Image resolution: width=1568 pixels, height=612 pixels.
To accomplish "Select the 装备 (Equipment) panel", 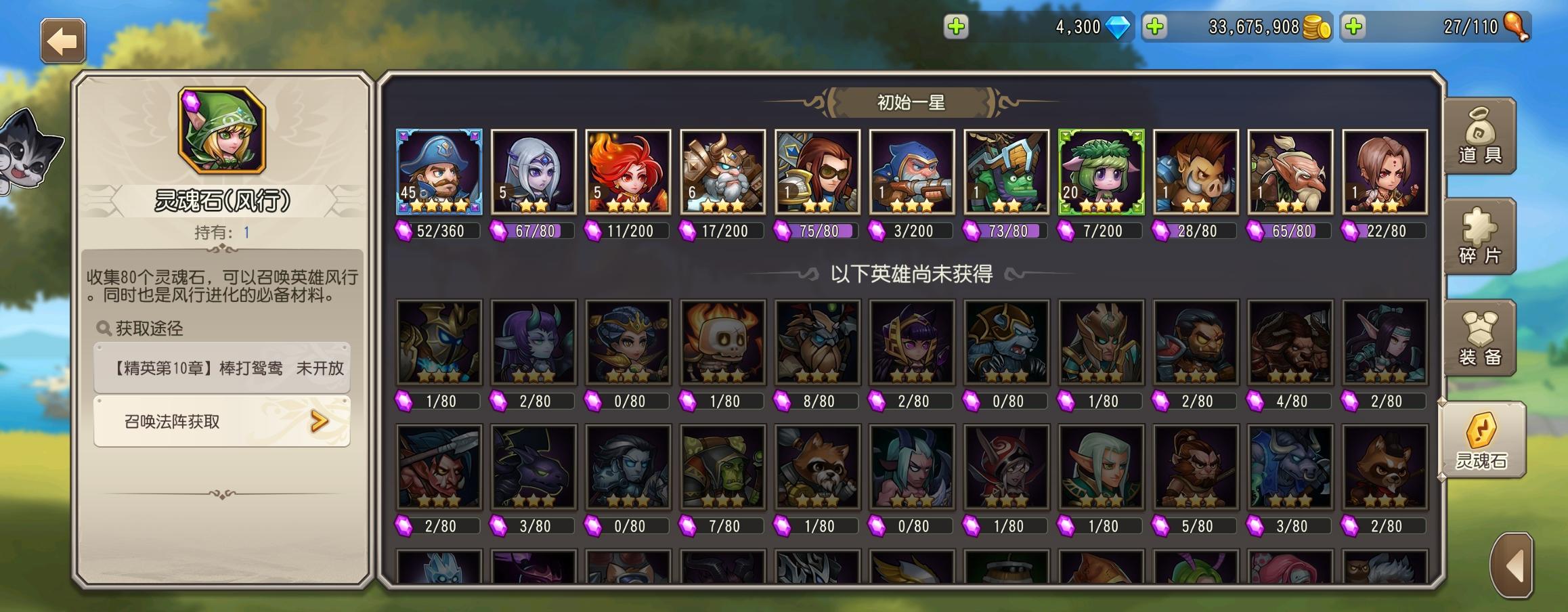I will click(x=1480, y=338).
